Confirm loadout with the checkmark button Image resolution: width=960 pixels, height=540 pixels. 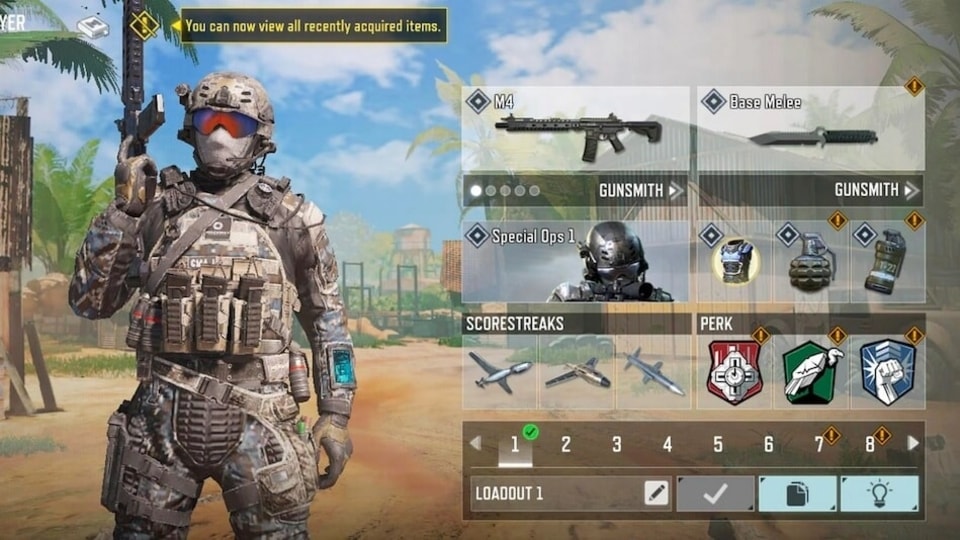point(715,493)
